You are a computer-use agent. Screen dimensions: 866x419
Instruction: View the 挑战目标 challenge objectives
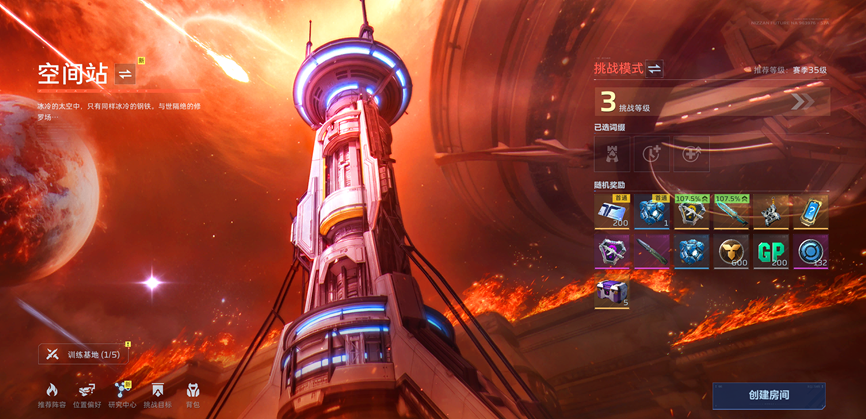[157, 394]
